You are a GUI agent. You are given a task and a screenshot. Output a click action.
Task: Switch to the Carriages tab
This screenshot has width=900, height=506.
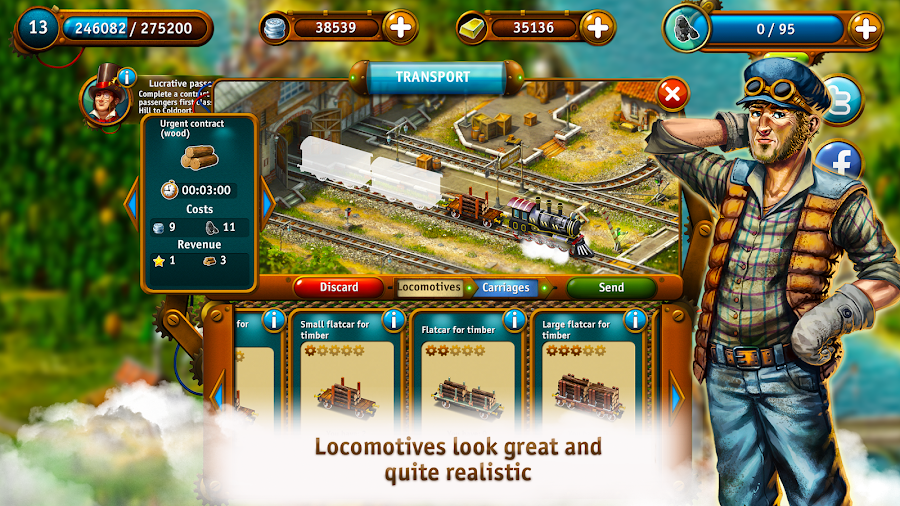[505, 287]
